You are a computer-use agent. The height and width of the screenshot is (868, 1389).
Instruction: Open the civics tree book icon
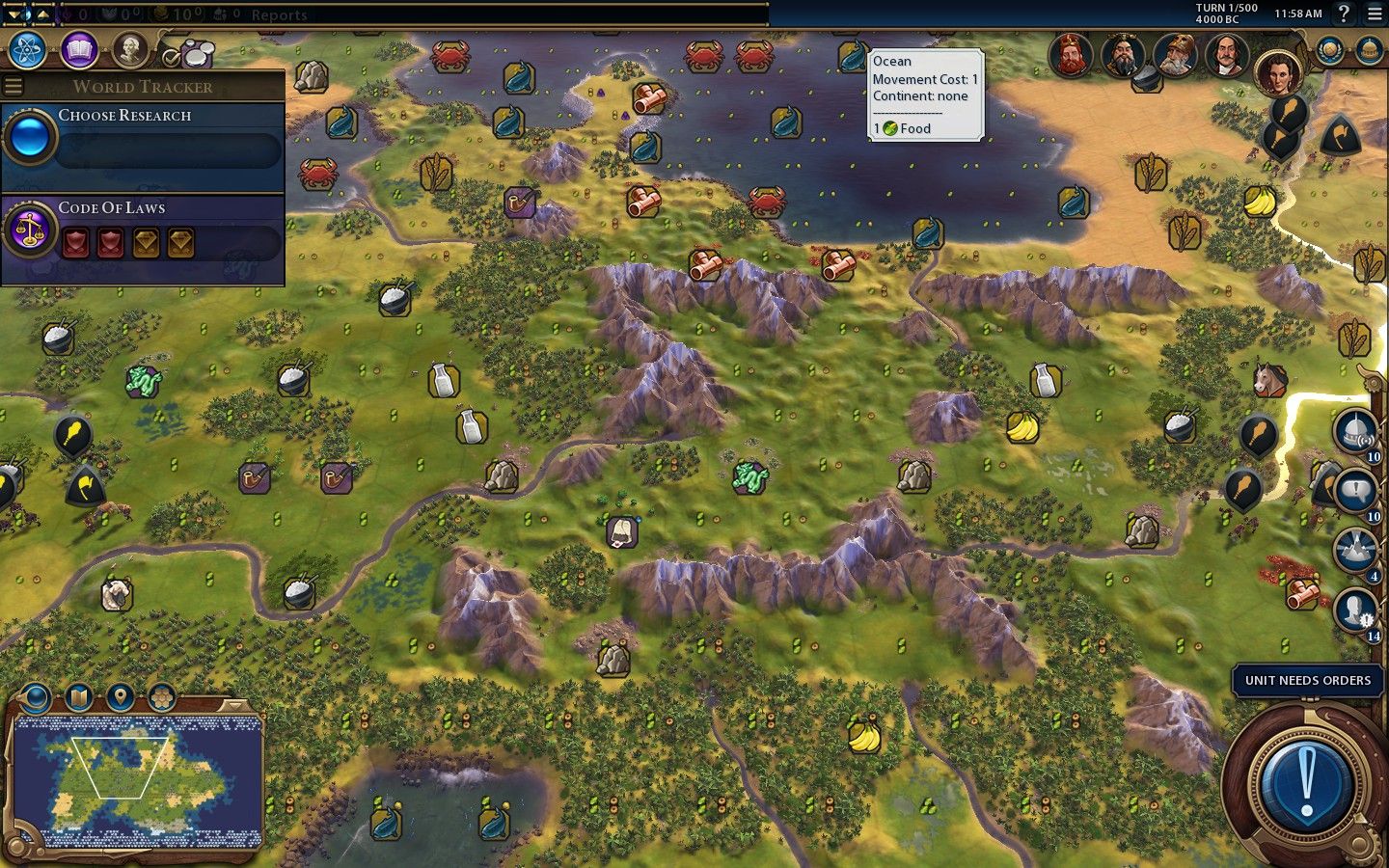[x=79, y=49]
